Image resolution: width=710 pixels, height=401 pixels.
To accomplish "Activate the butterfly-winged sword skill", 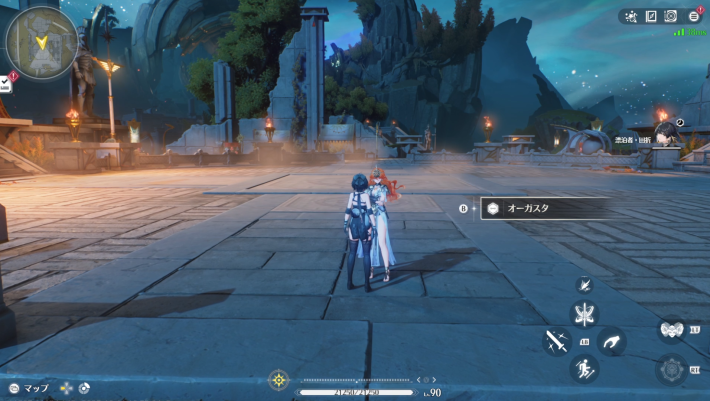I will (x=583, y=314).
